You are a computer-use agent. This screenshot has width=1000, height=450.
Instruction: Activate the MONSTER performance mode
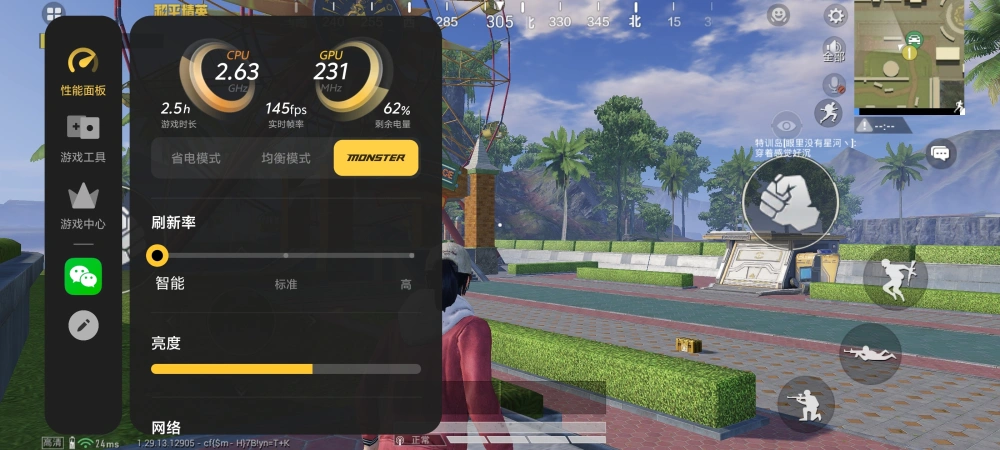376,158
